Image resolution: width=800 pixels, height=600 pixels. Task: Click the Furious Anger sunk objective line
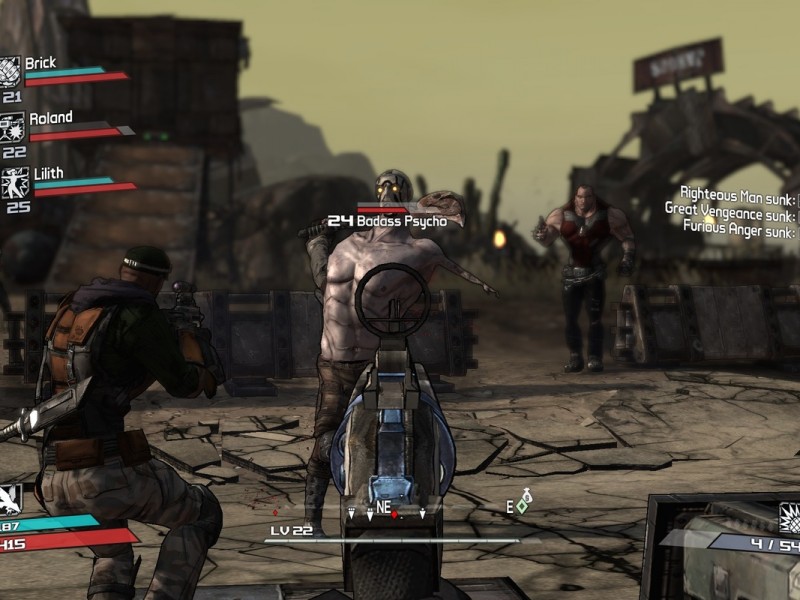coord(740,227)
